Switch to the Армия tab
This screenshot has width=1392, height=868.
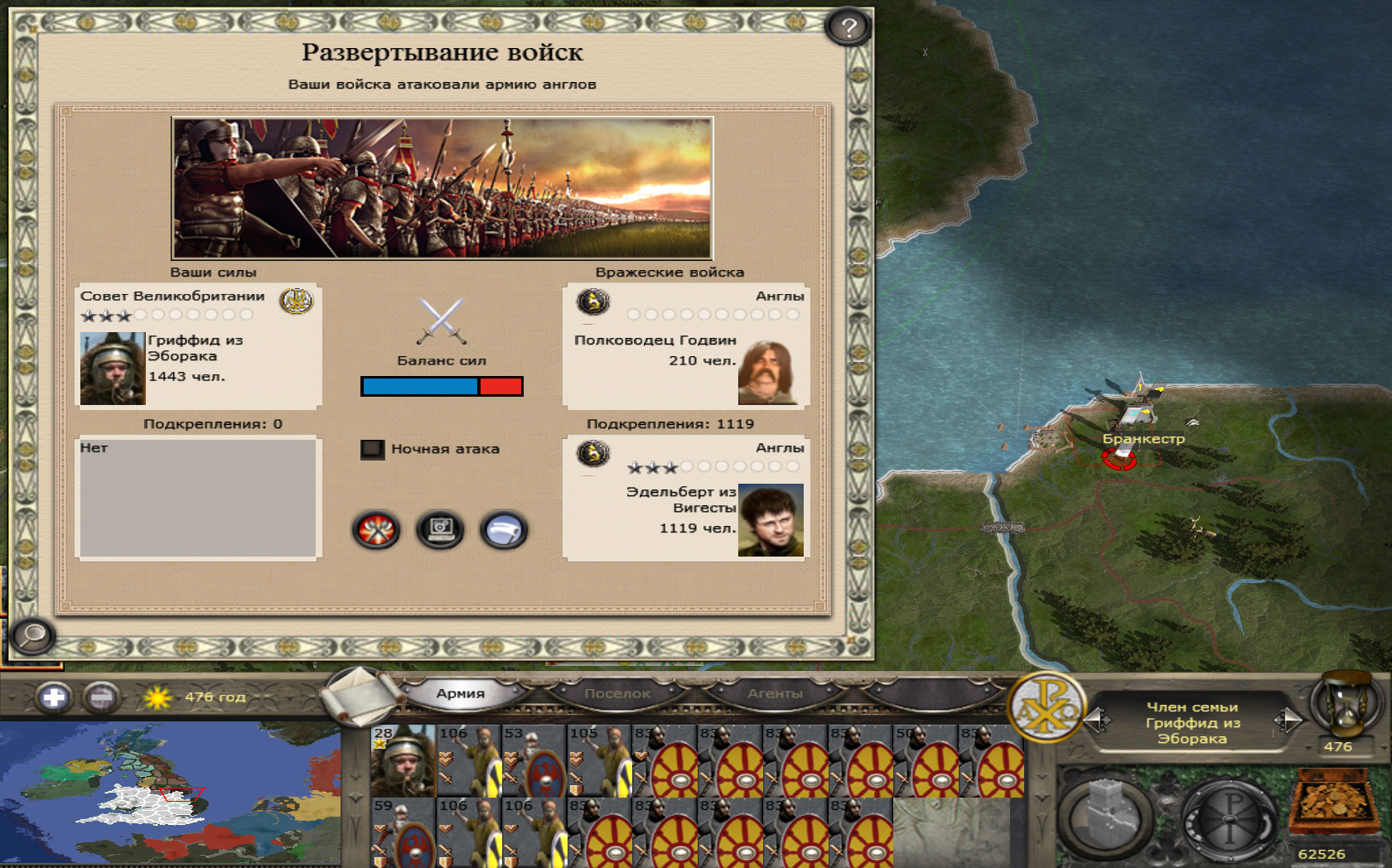(x=461, y=694)
